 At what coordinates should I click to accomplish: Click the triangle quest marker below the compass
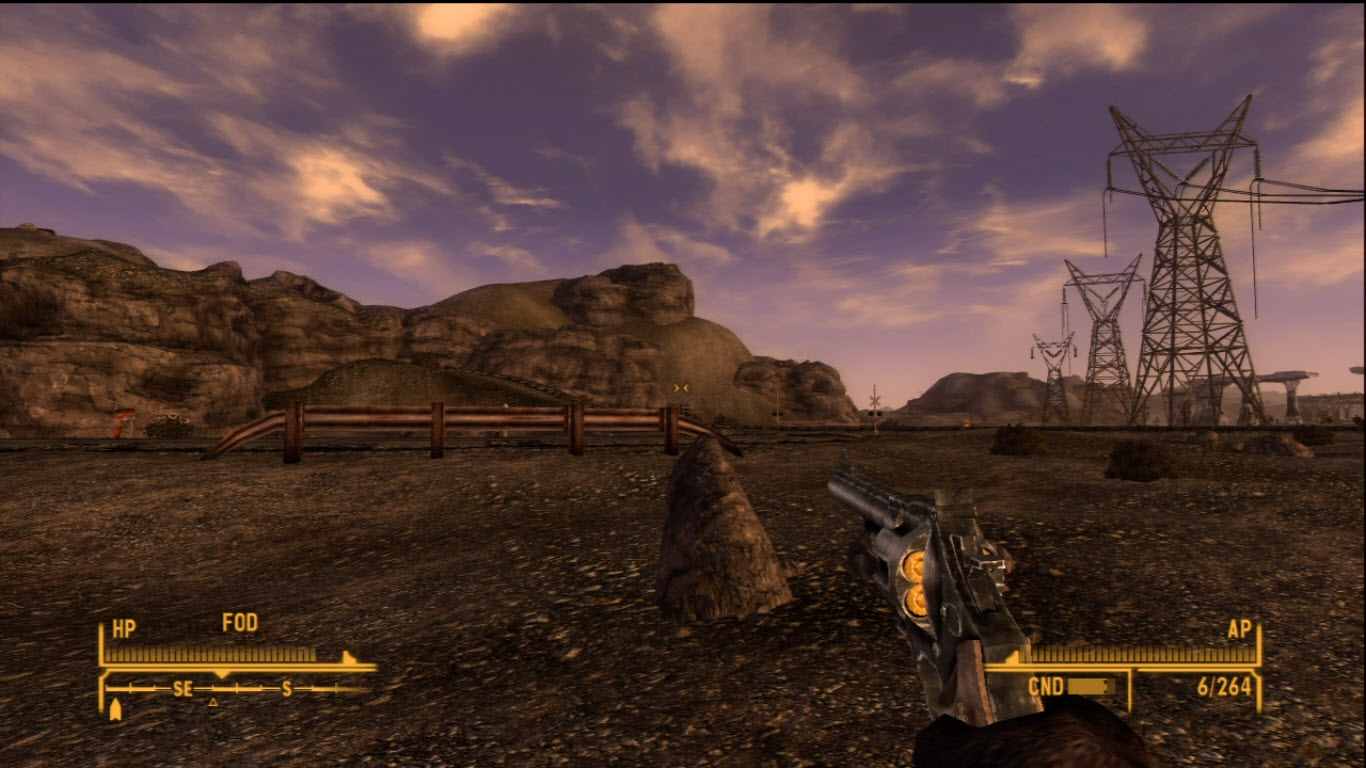click(x=214, y=702)
